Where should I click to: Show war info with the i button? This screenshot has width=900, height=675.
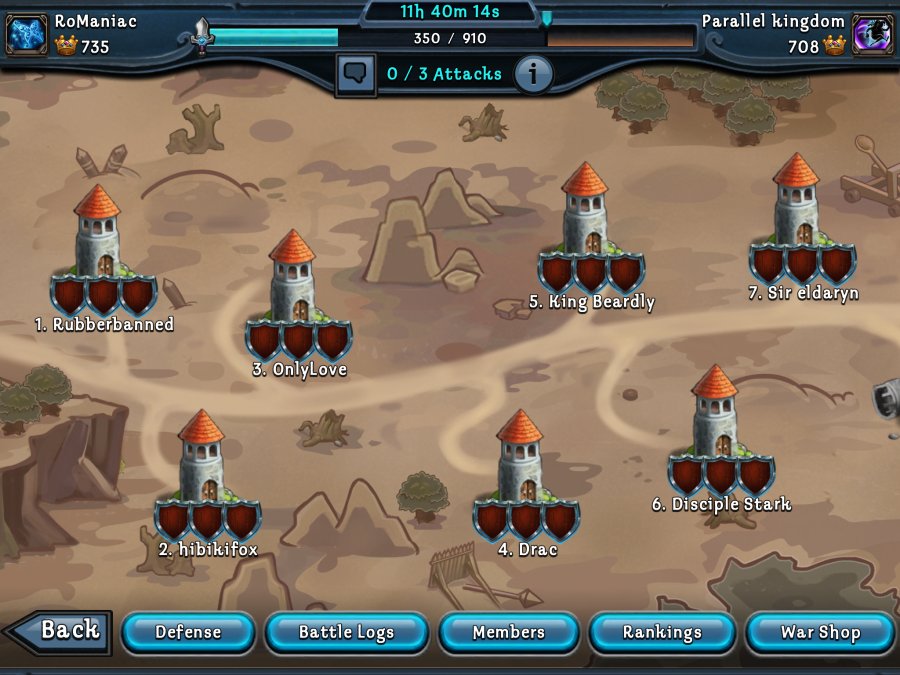pos(533,75)
